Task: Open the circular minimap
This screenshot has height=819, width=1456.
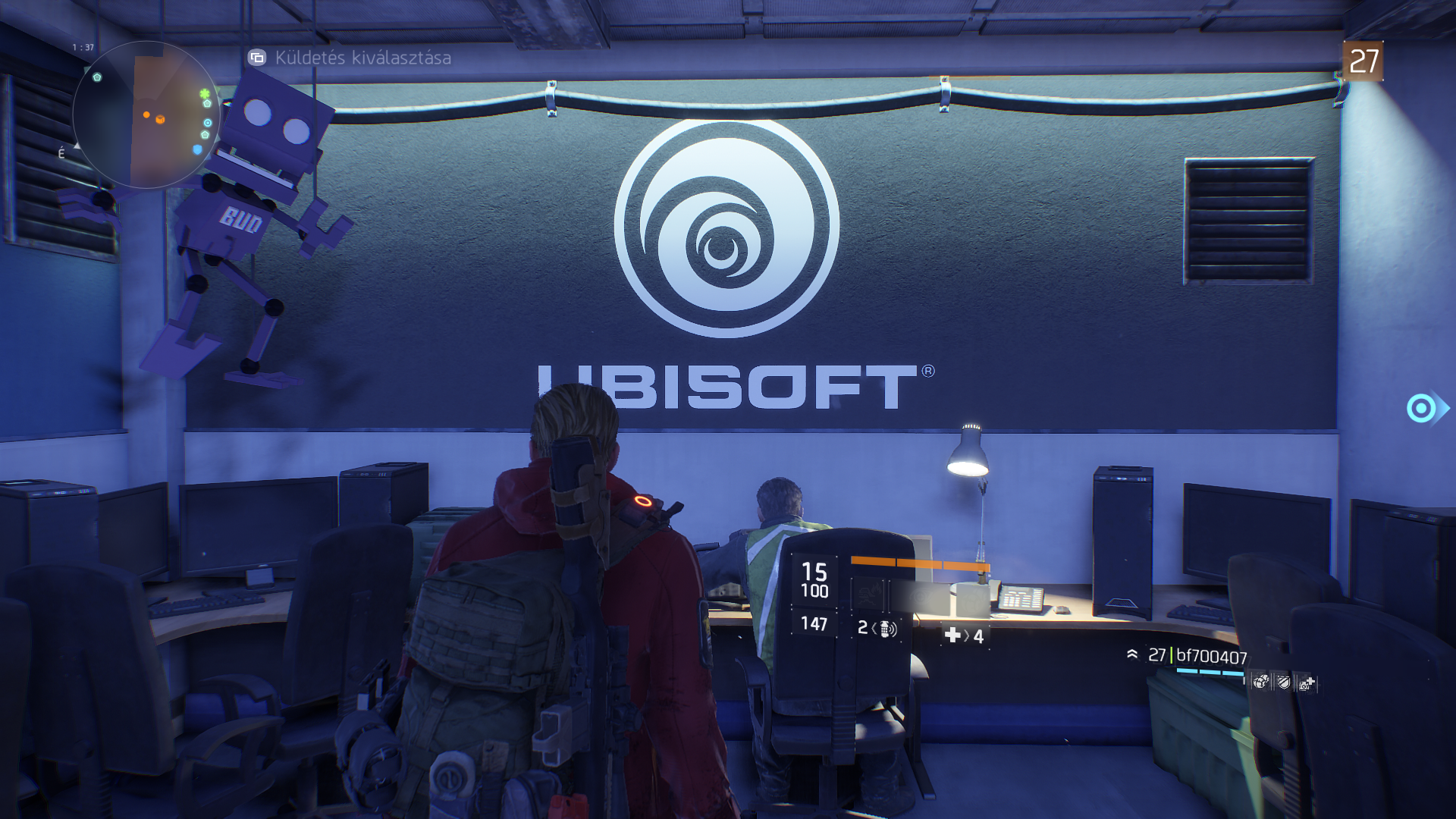Action: click(146, 115)
